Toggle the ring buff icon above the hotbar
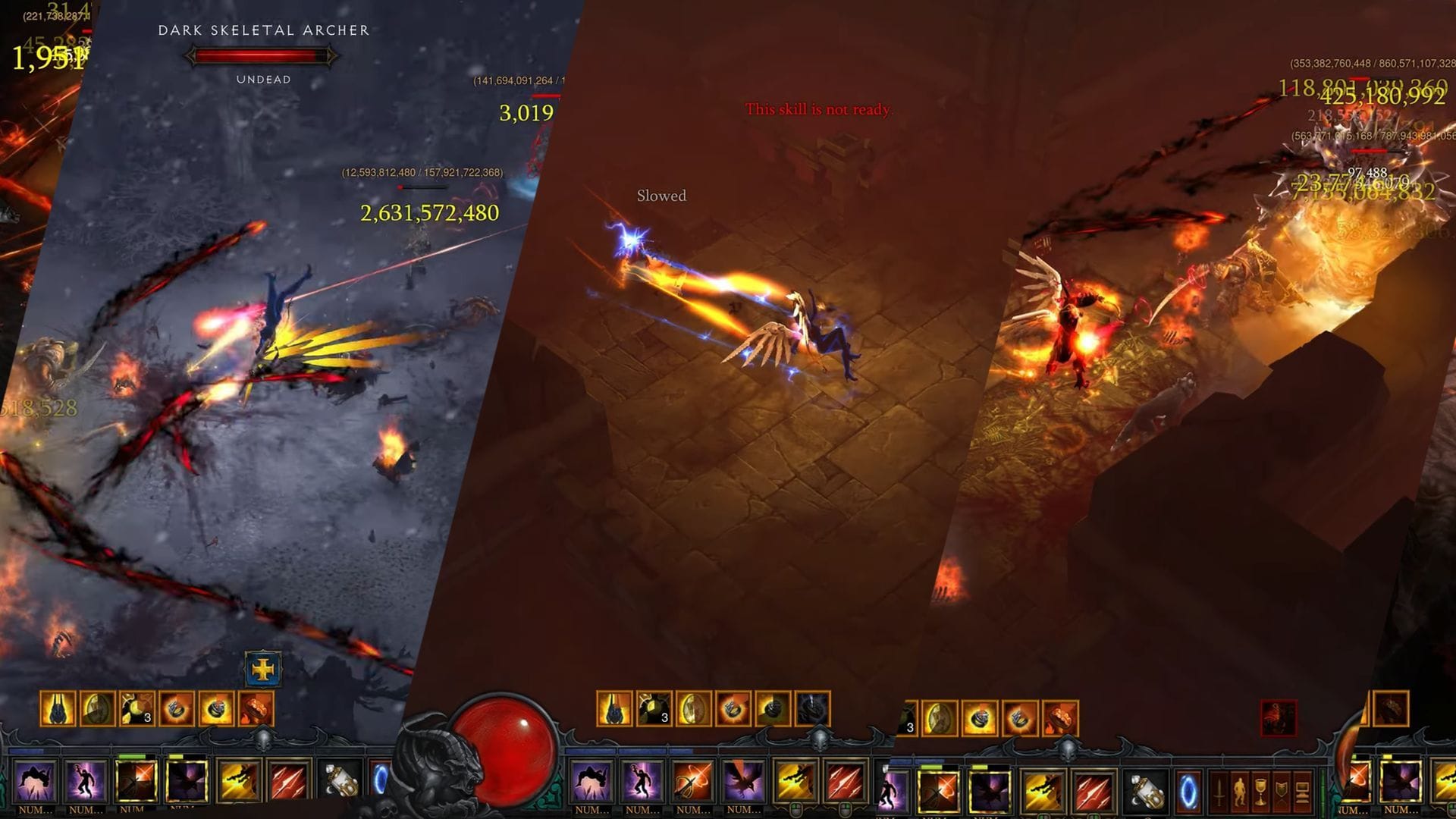 coord(732,708)
